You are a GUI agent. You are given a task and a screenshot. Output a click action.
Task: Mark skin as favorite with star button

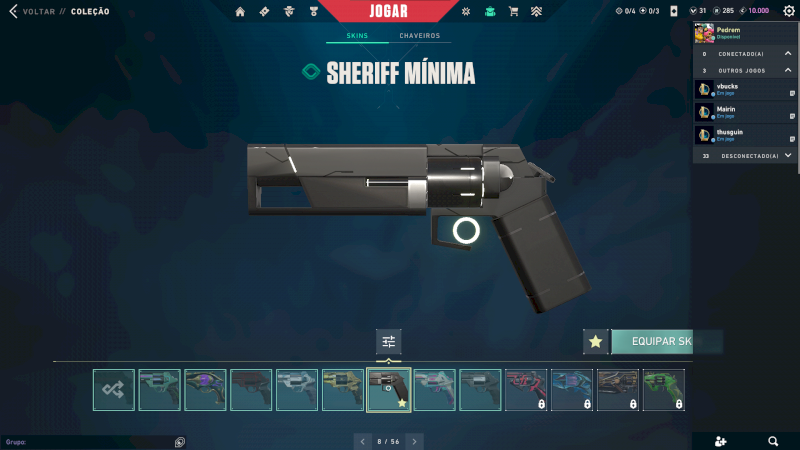coord(596,342)
